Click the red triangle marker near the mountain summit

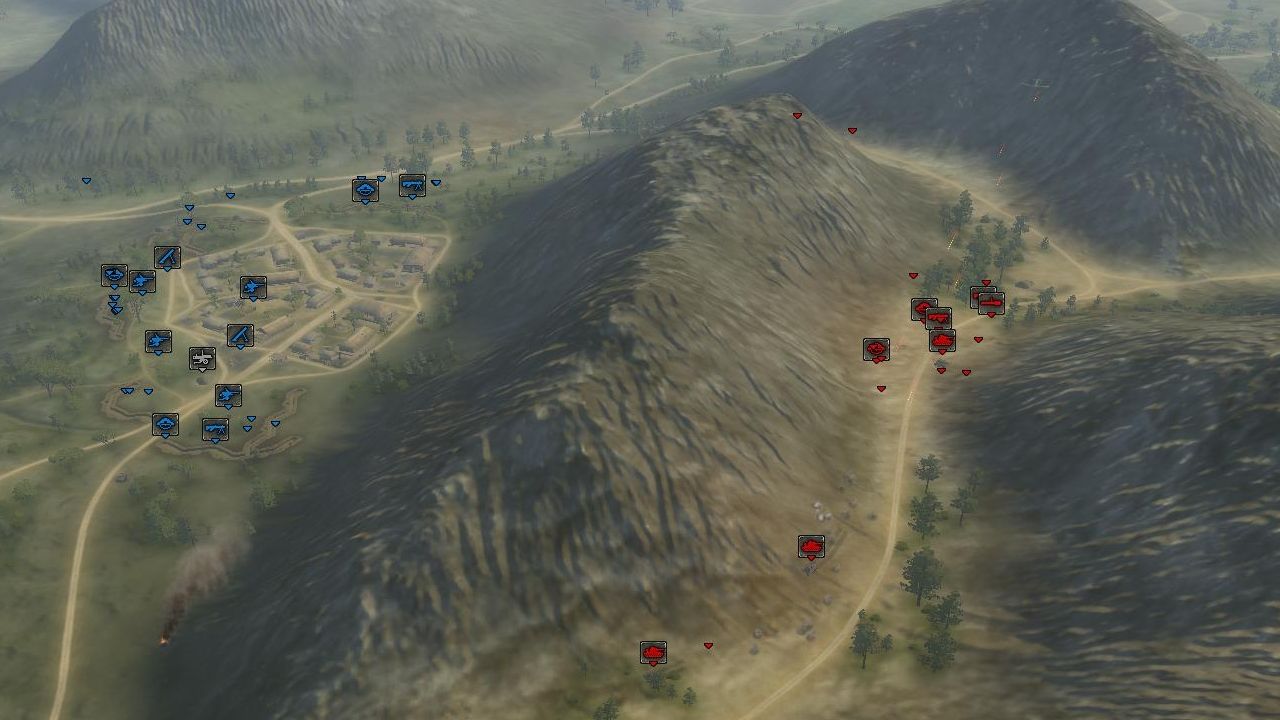tap(795, 115)
